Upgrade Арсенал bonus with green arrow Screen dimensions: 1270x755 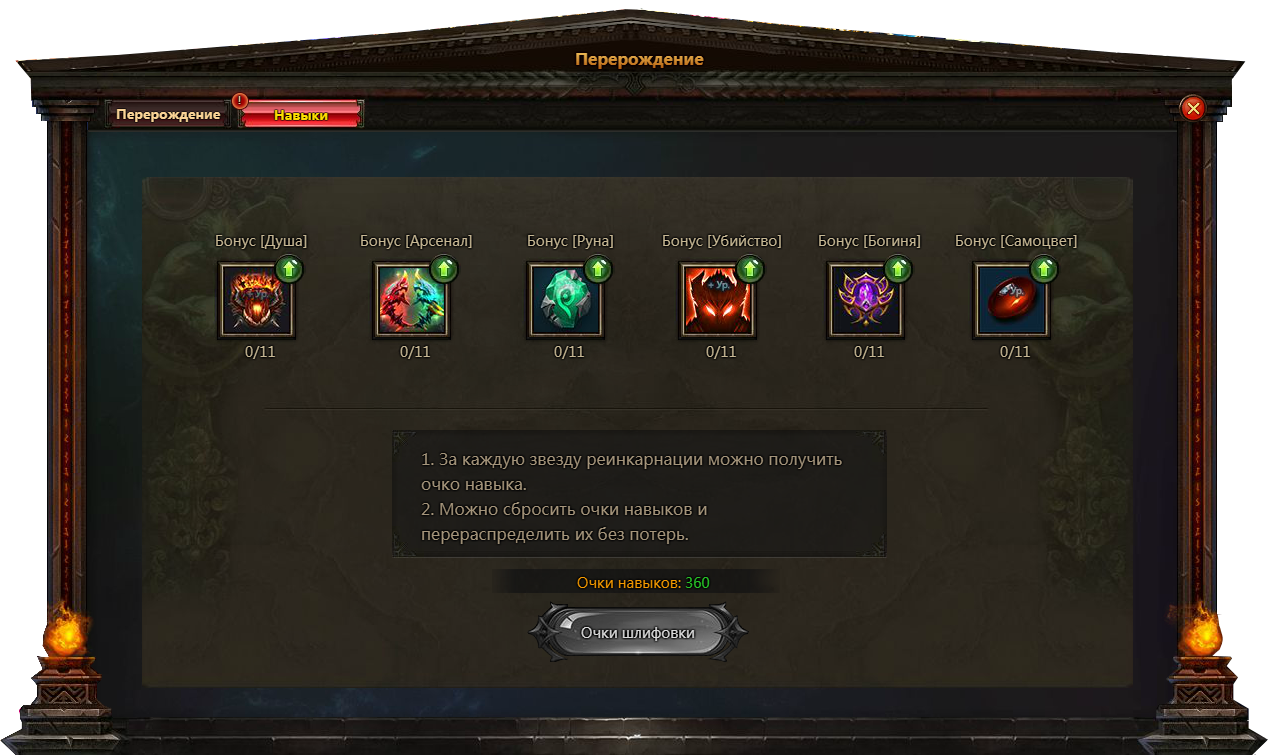(444, 269)
